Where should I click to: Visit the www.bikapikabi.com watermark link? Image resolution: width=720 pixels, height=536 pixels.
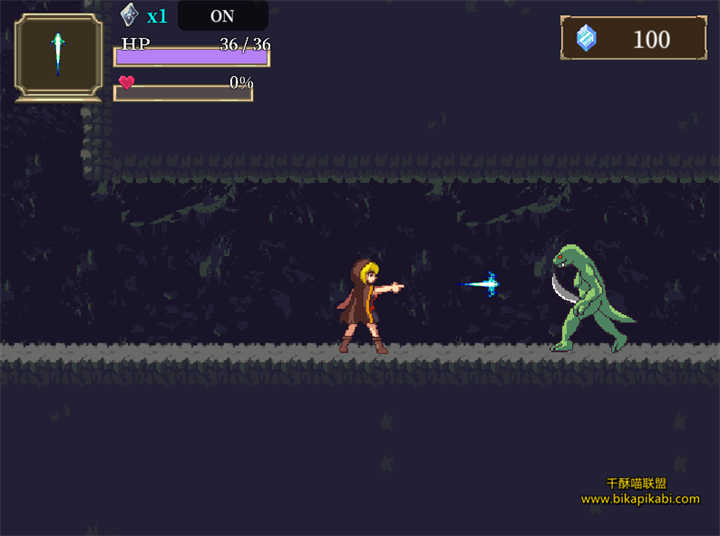(x=640, y=499)
